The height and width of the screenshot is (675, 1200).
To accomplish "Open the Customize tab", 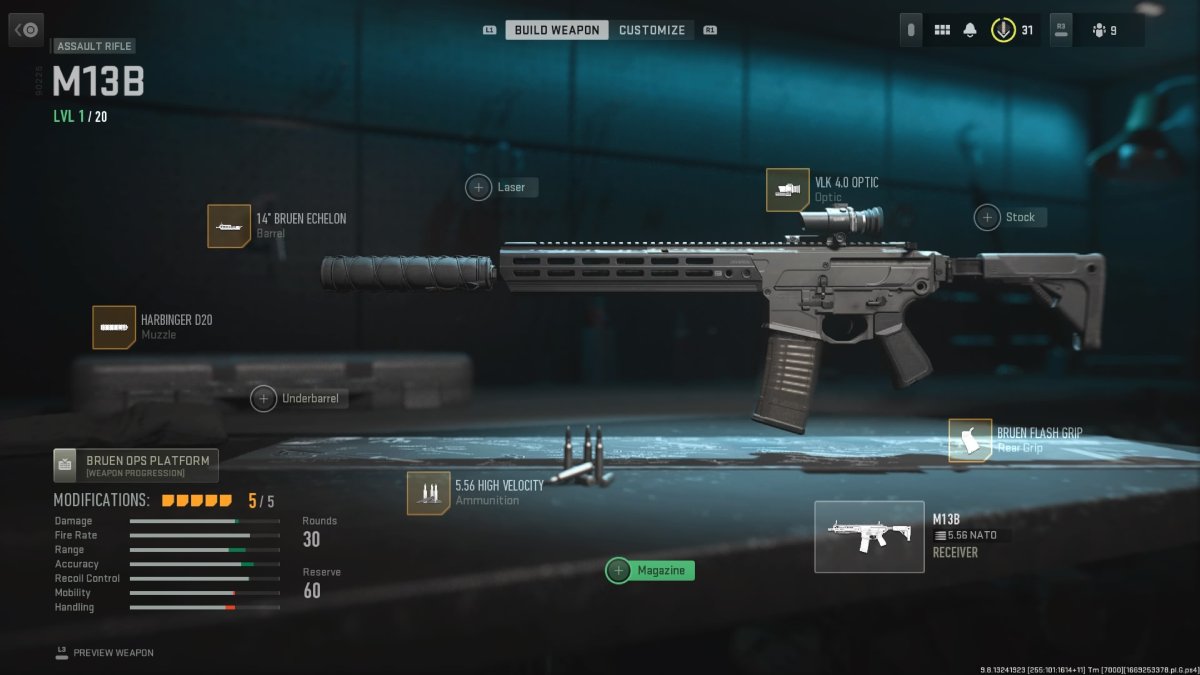I will pos(652,30).
